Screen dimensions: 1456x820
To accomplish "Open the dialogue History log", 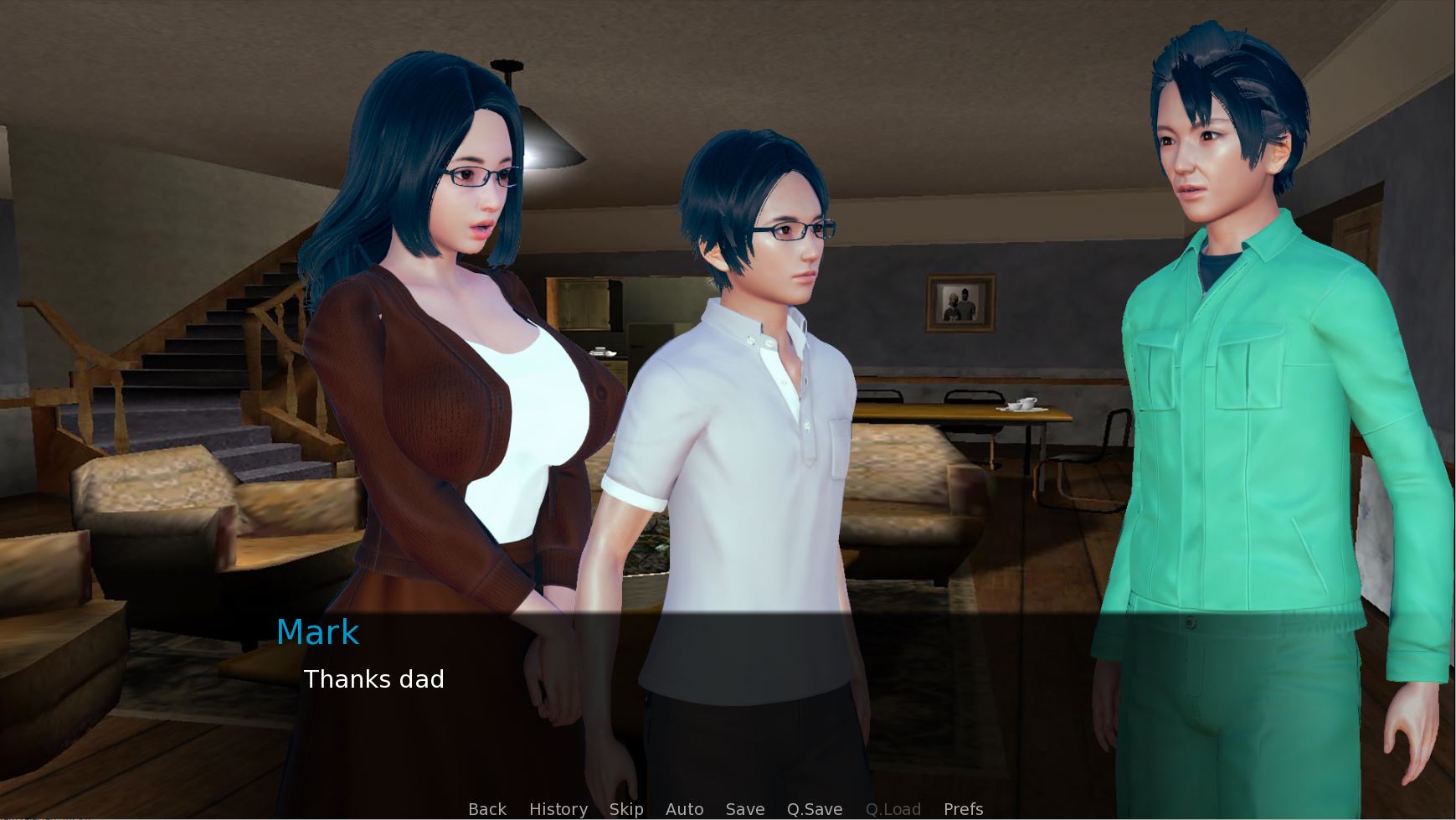I will point(558,809).
